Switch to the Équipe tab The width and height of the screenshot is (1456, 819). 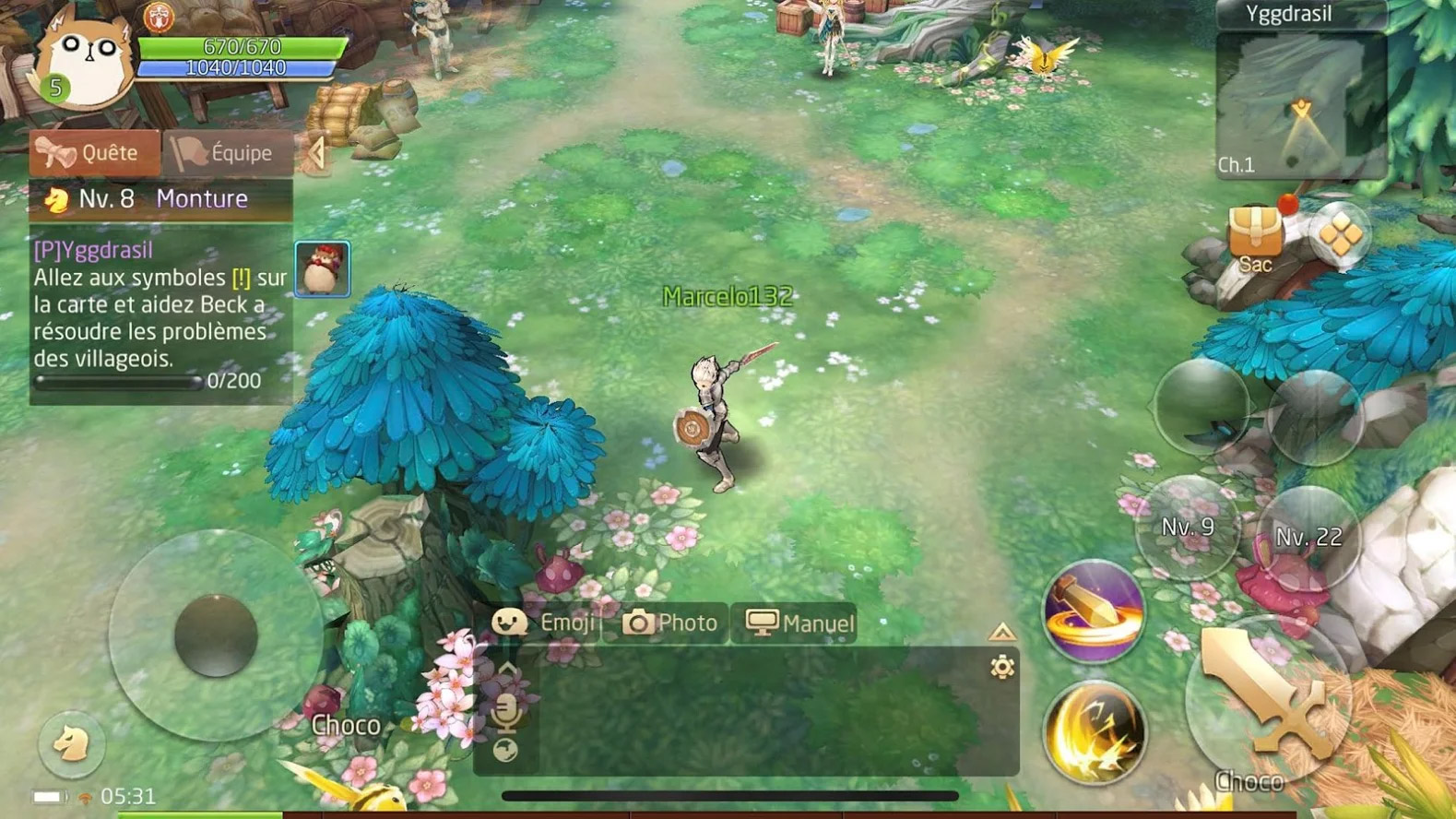point(229,152)
